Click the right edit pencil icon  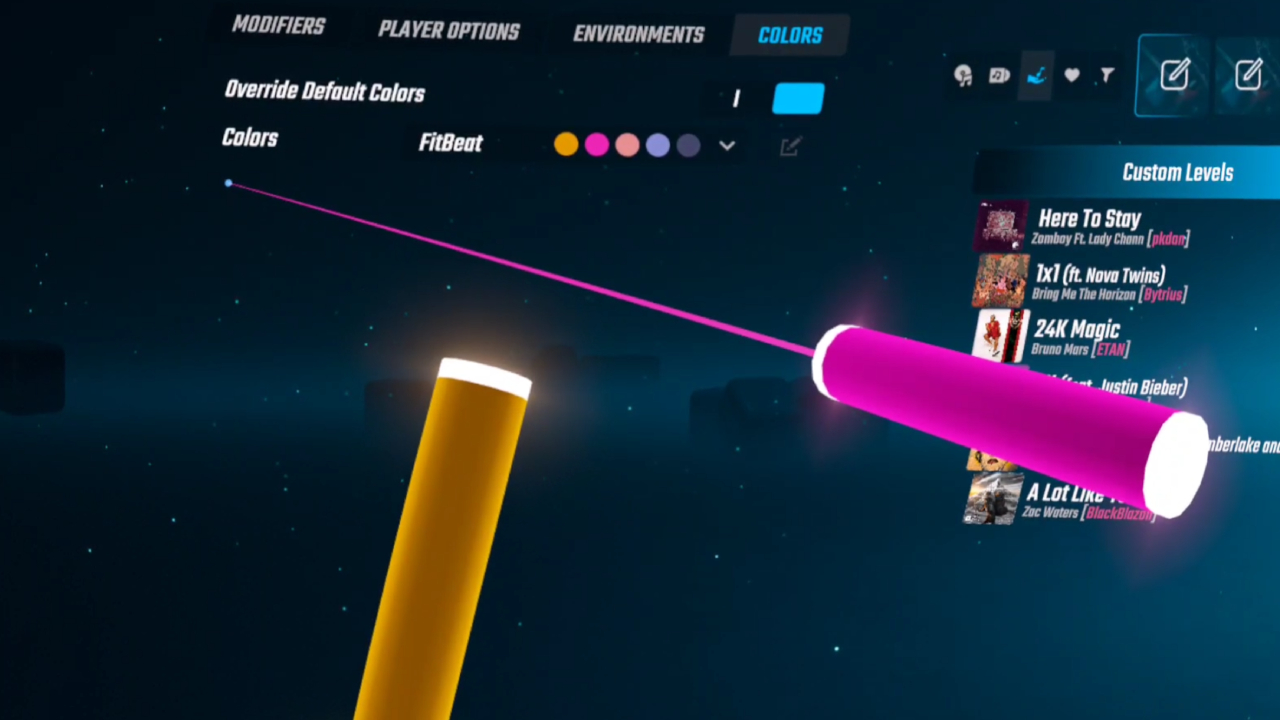point(1249,72)
